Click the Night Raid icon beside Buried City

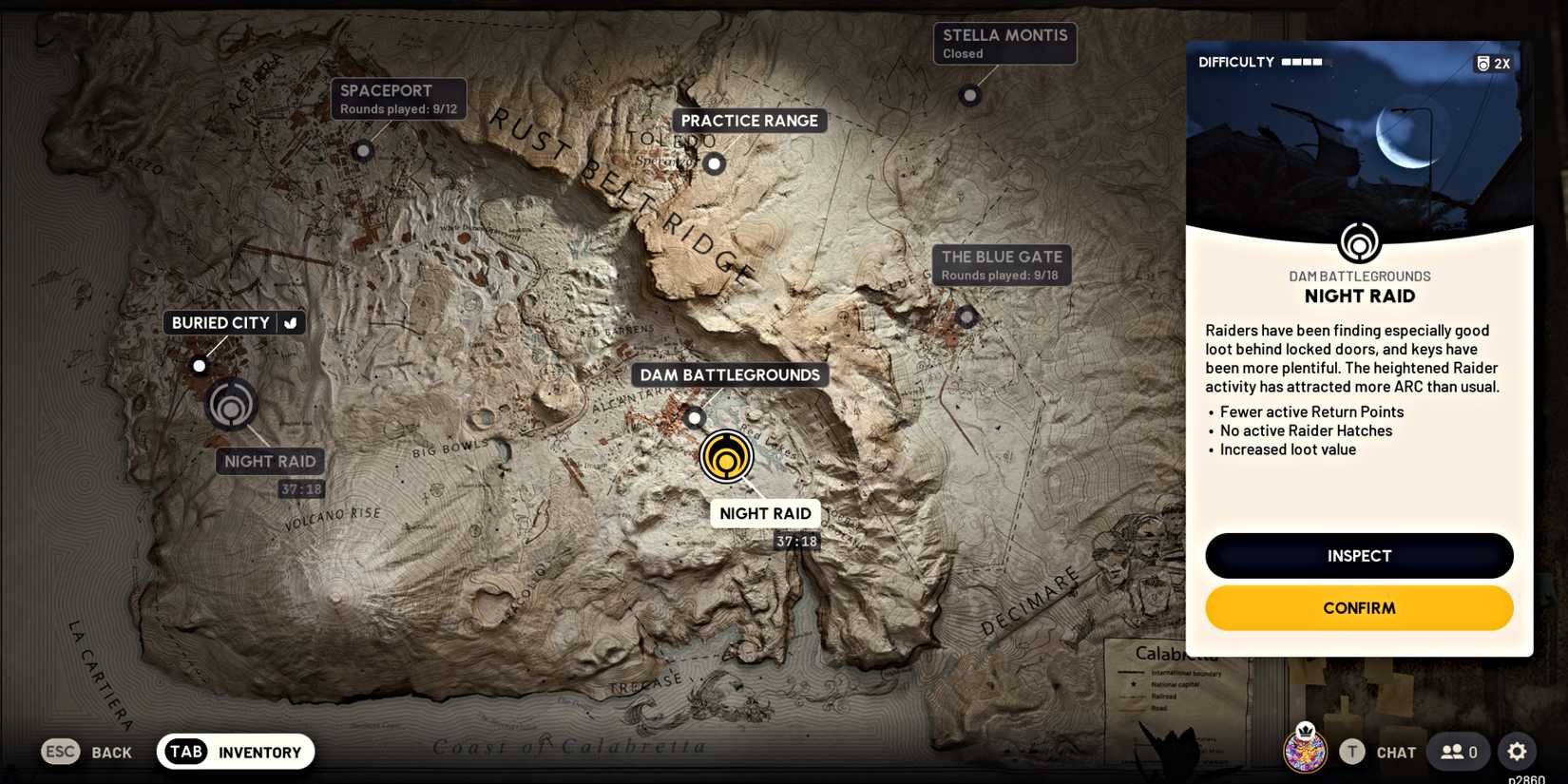click(231, 404)
